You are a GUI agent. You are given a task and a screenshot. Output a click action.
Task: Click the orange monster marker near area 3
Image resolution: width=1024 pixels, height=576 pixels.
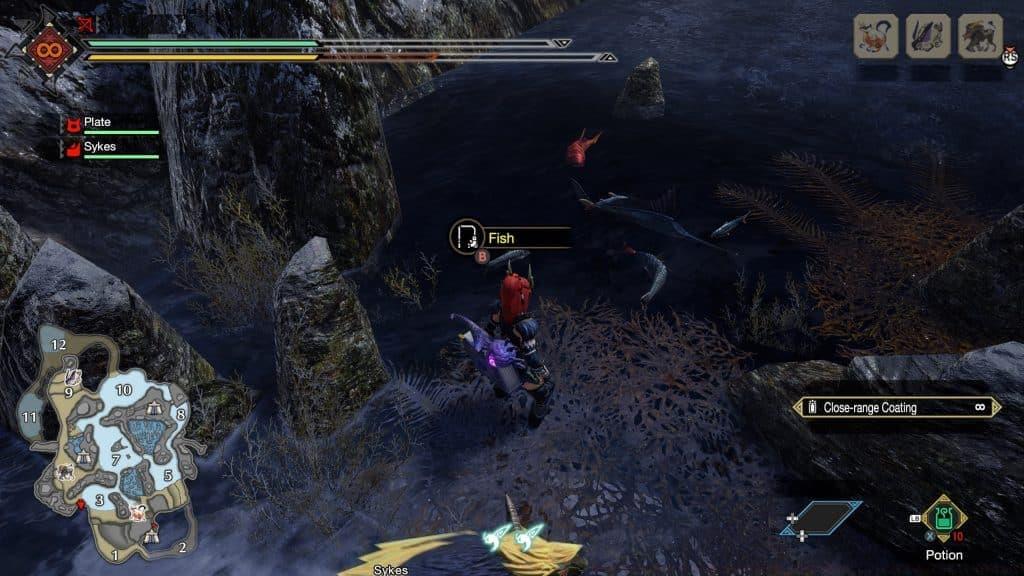(x=136, y=513)
